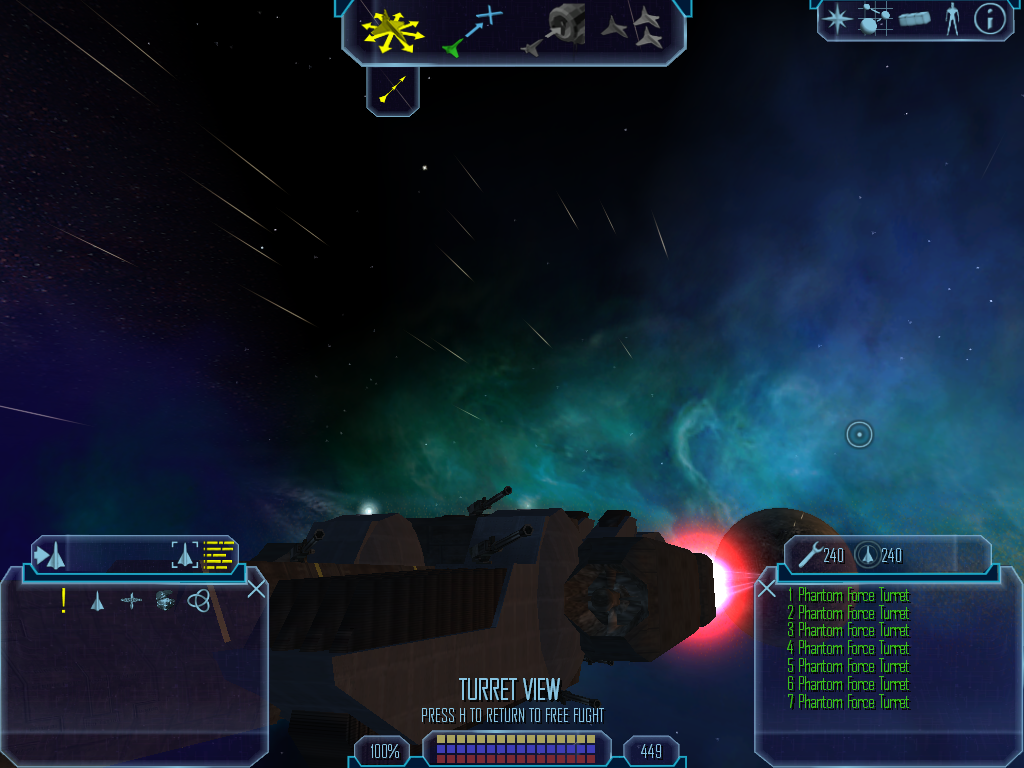The image size is (1024, 768).
Task: Select 1 Phantom Force Turret
Action: tap(848, 596)
